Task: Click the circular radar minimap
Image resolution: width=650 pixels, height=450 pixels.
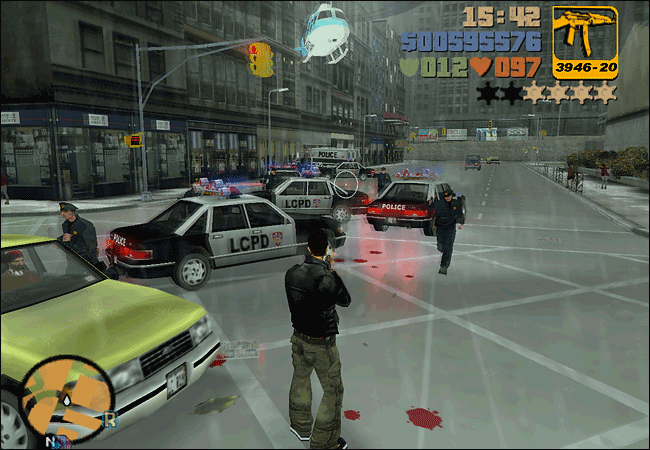Action: point(67,400)
